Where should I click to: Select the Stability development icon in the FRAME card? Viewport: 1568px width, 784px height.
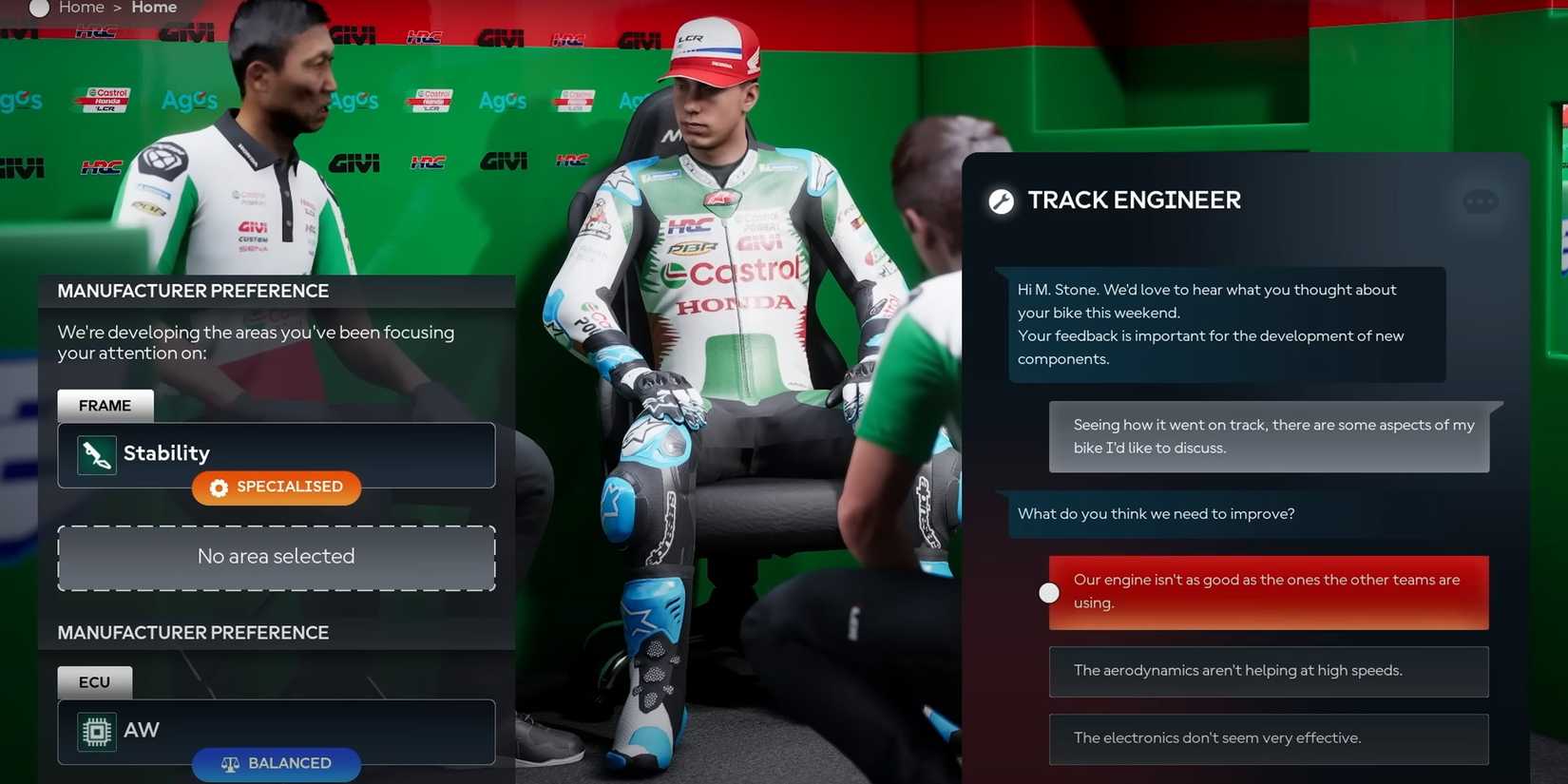(x=96, y=453)
